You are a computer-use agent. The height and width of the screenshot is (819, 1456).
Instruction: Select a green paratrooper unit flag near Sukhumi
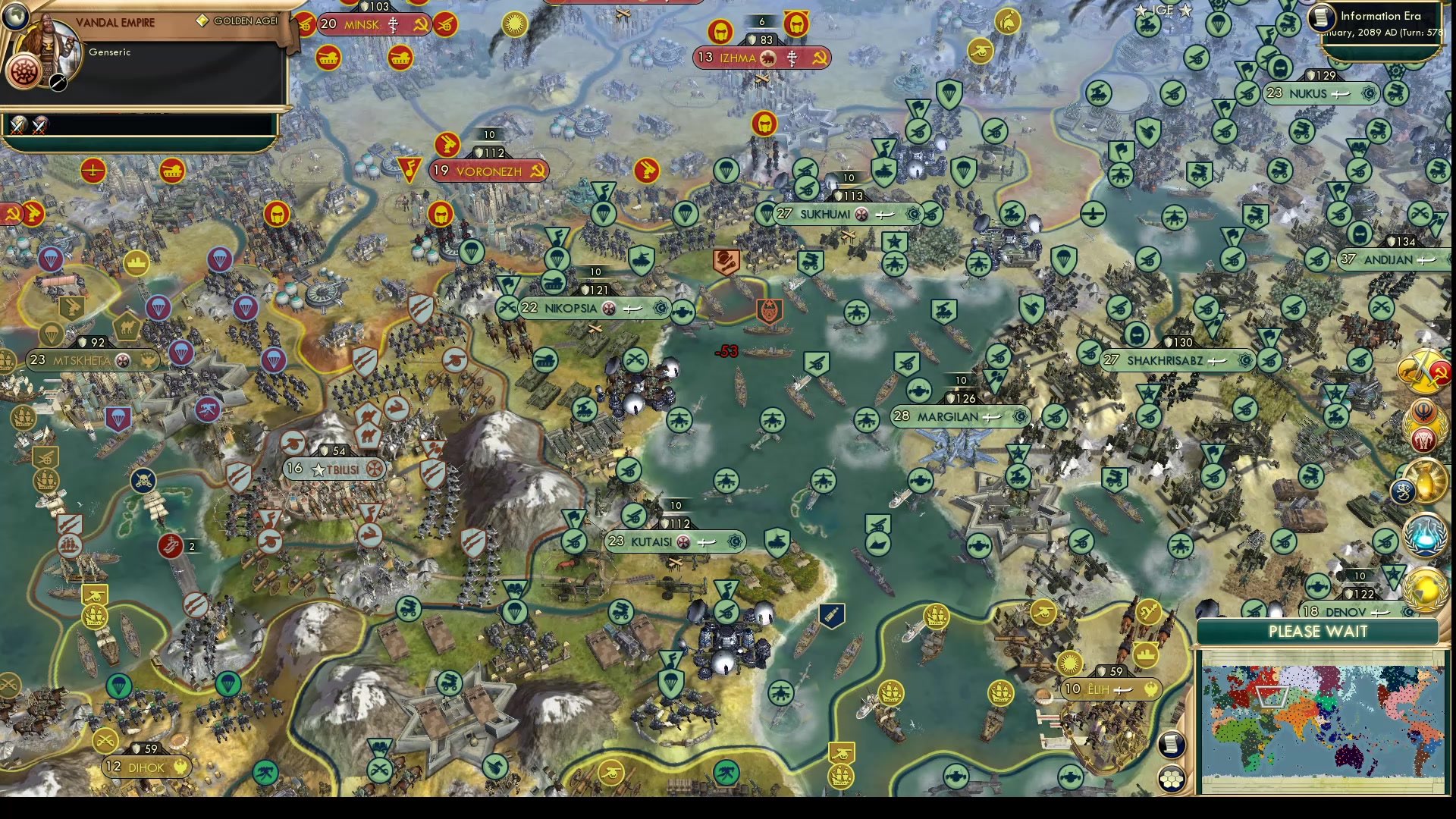coord(764,215)
